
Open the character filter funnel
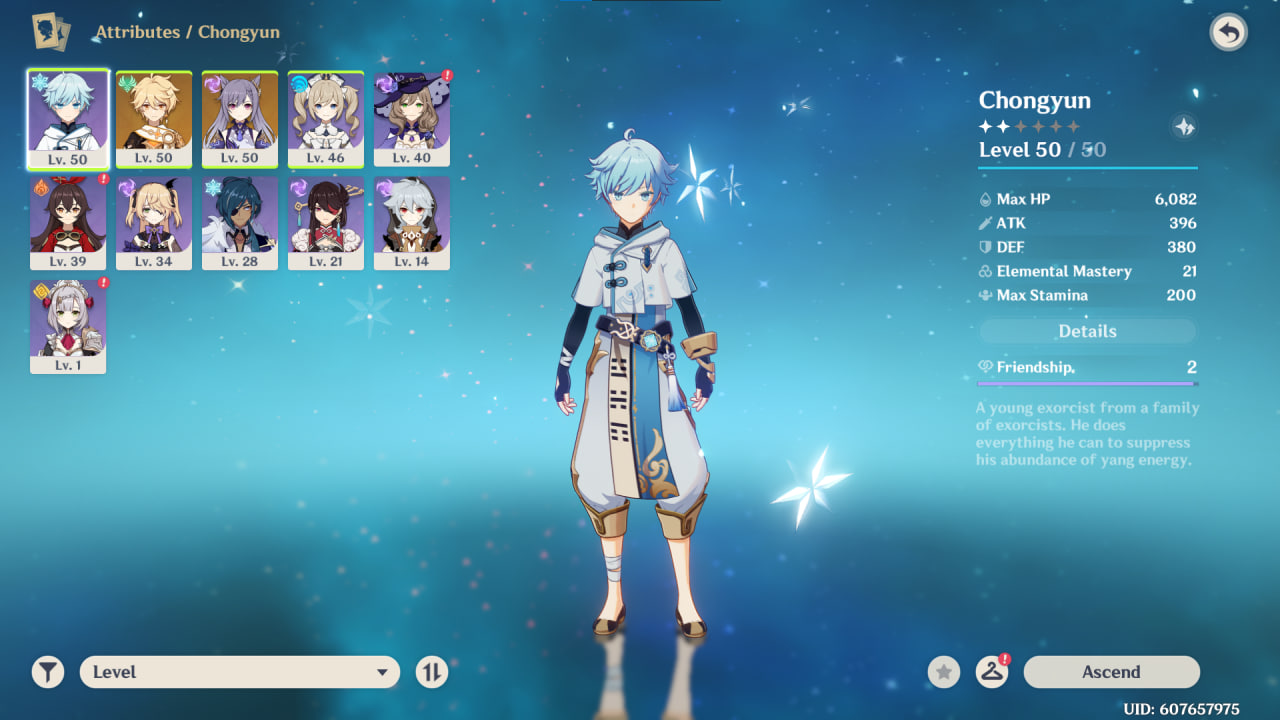pyautogui.click(x=47, y=672)
